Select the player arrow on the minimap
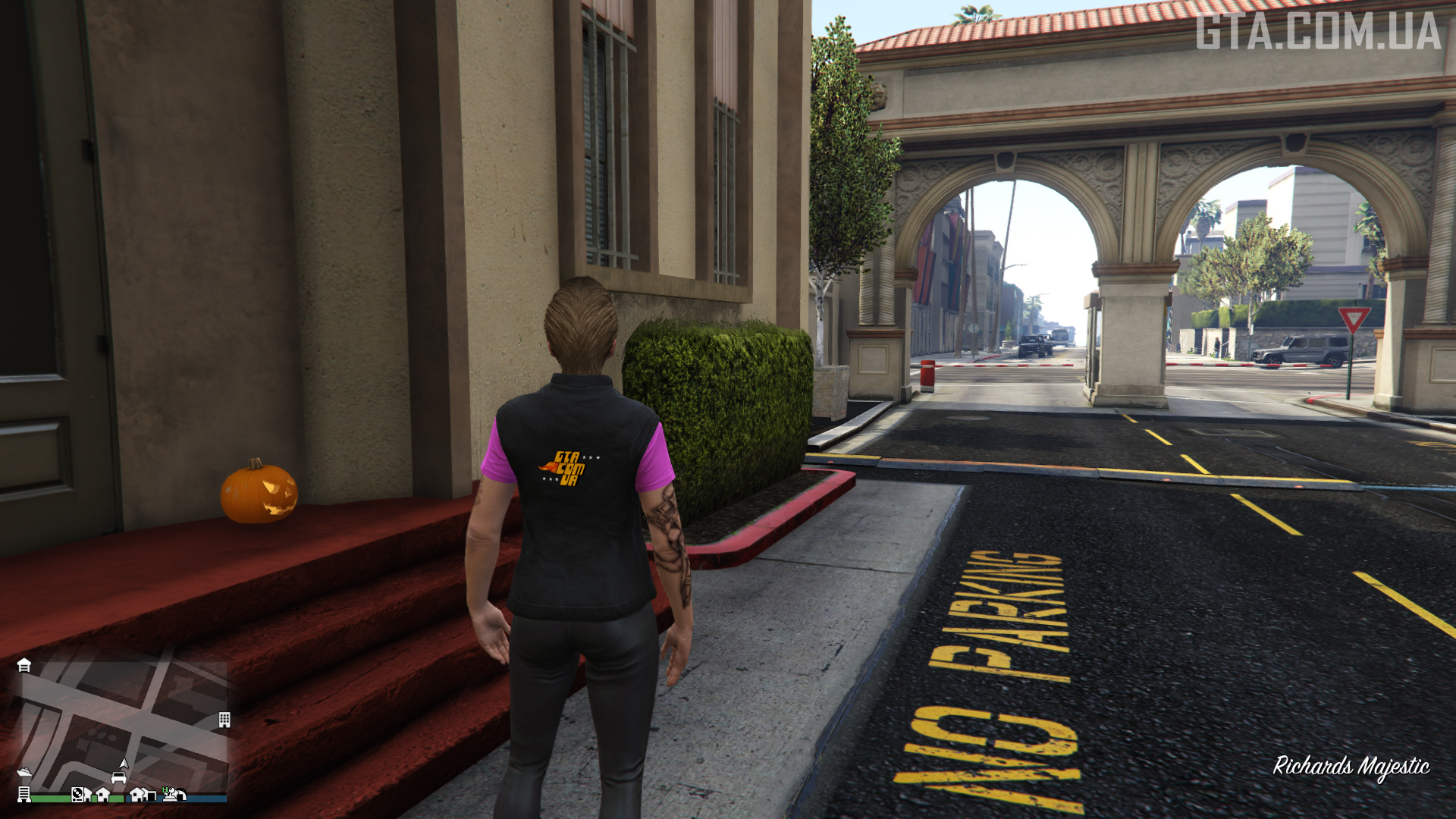The width and height of the screenshot is (1456, 819). [x=124, y=763]
